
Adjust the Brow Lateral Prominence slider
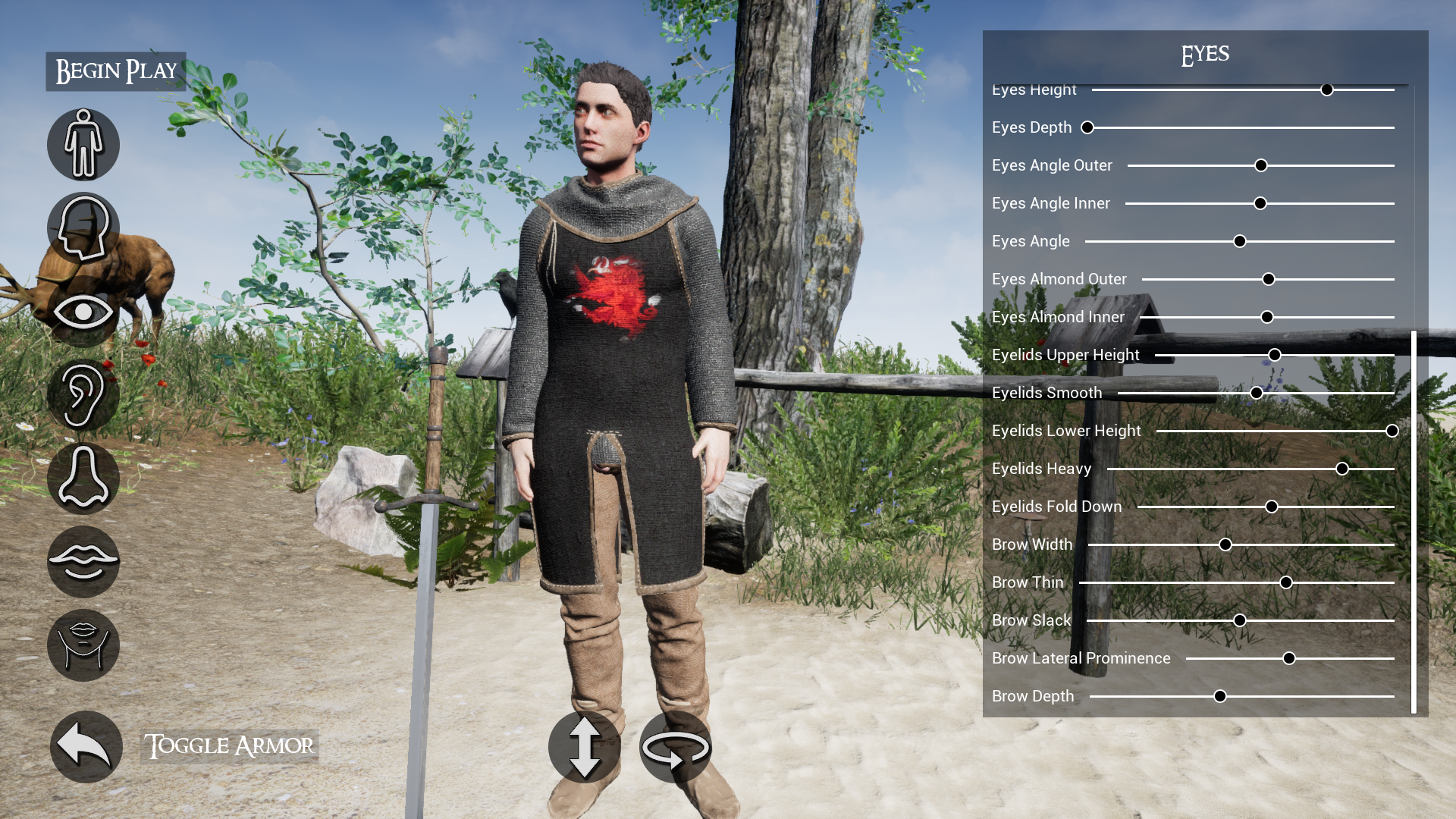coord(1289,658)
